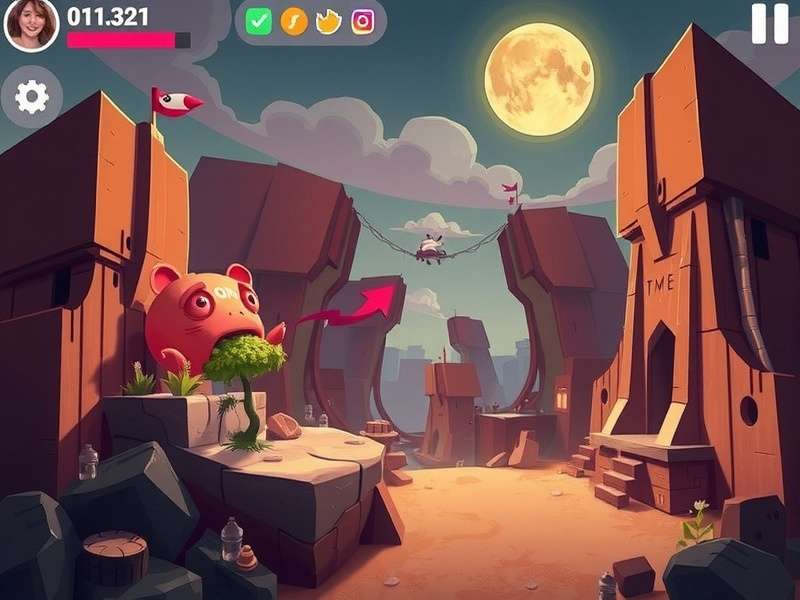The image size is (800, 600).
Task: Open the Instagram camera icon
Action: coord(362,22)
